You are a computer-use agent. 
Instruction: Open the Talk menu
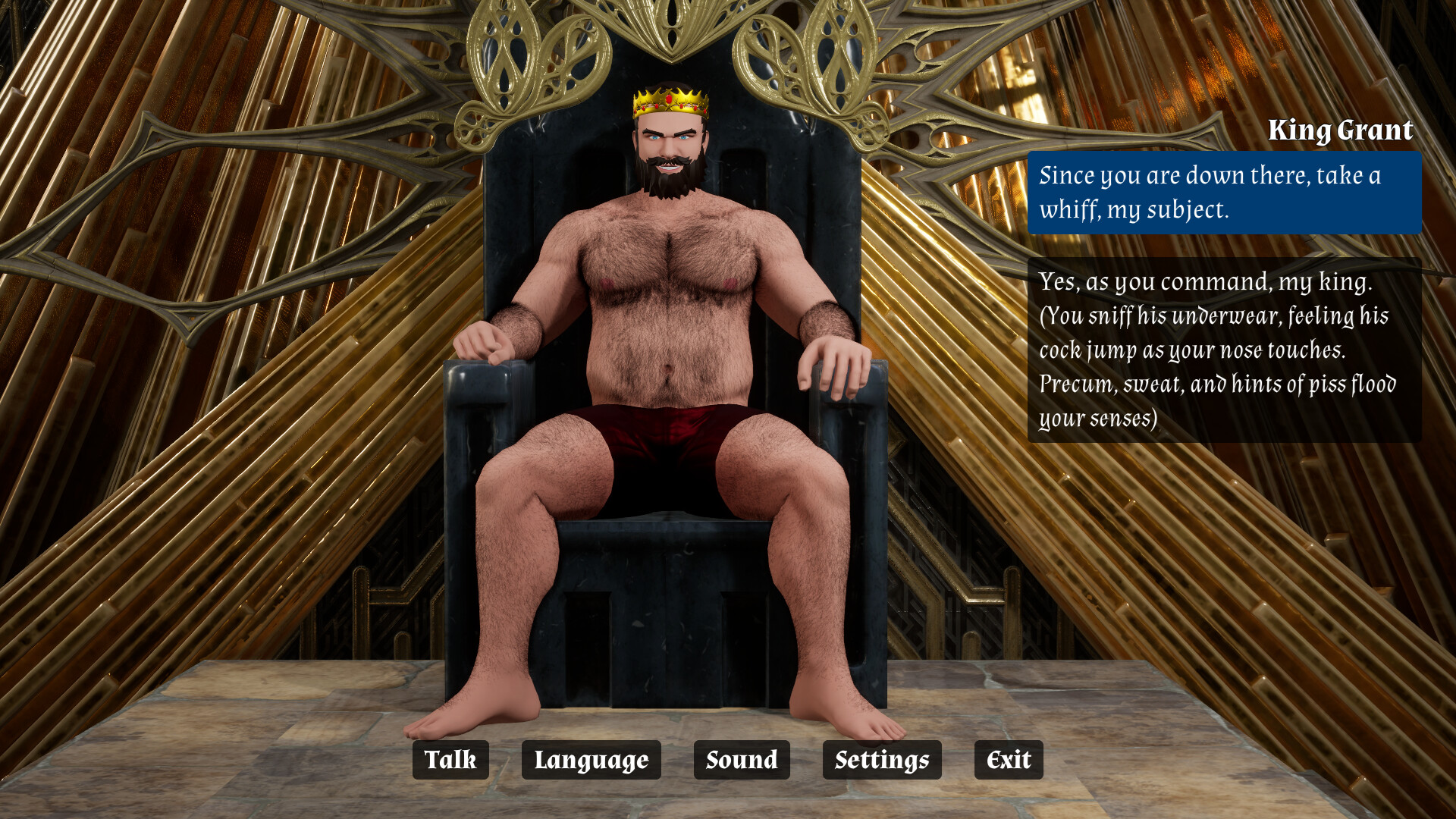(x=450, y=760)
